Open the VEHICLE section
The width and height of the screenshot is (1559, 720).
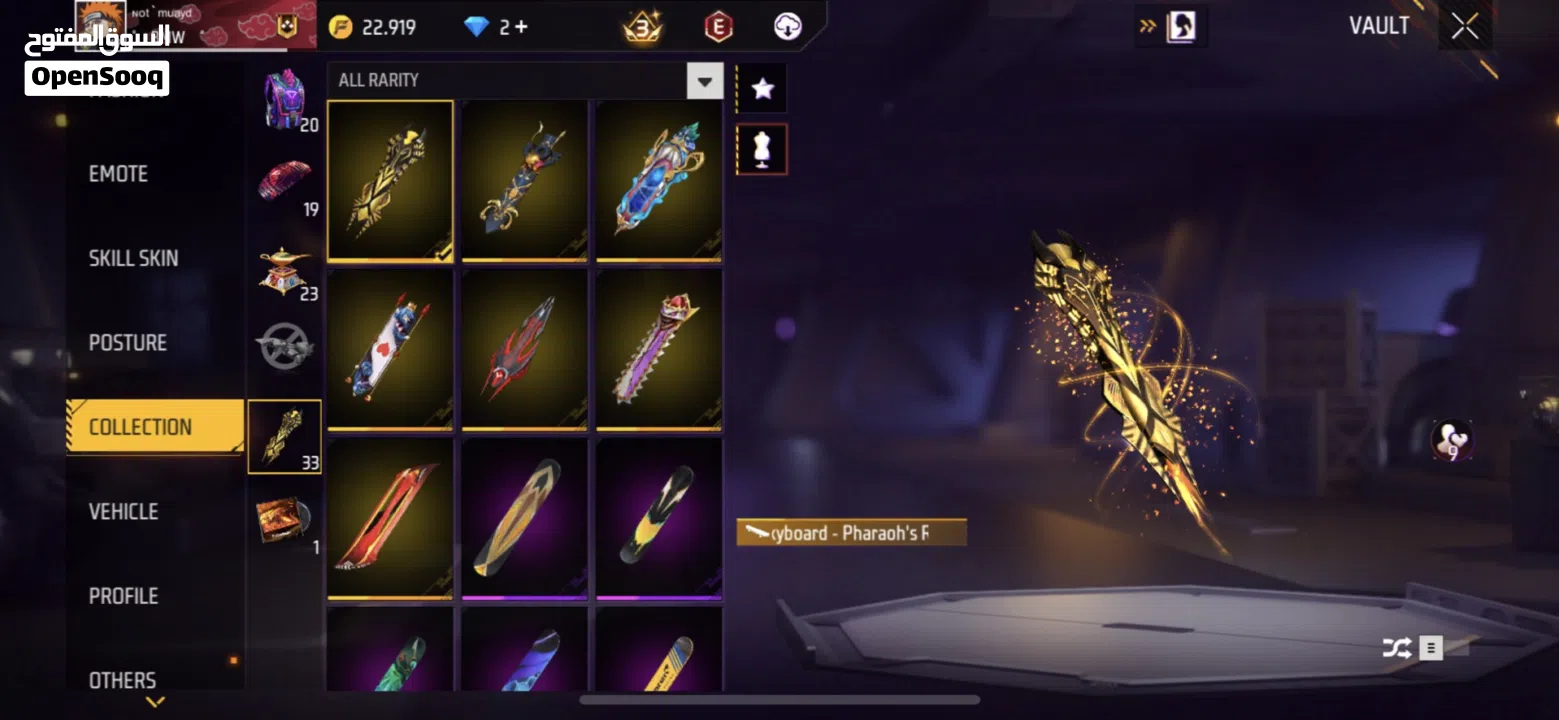pos(123,511)
